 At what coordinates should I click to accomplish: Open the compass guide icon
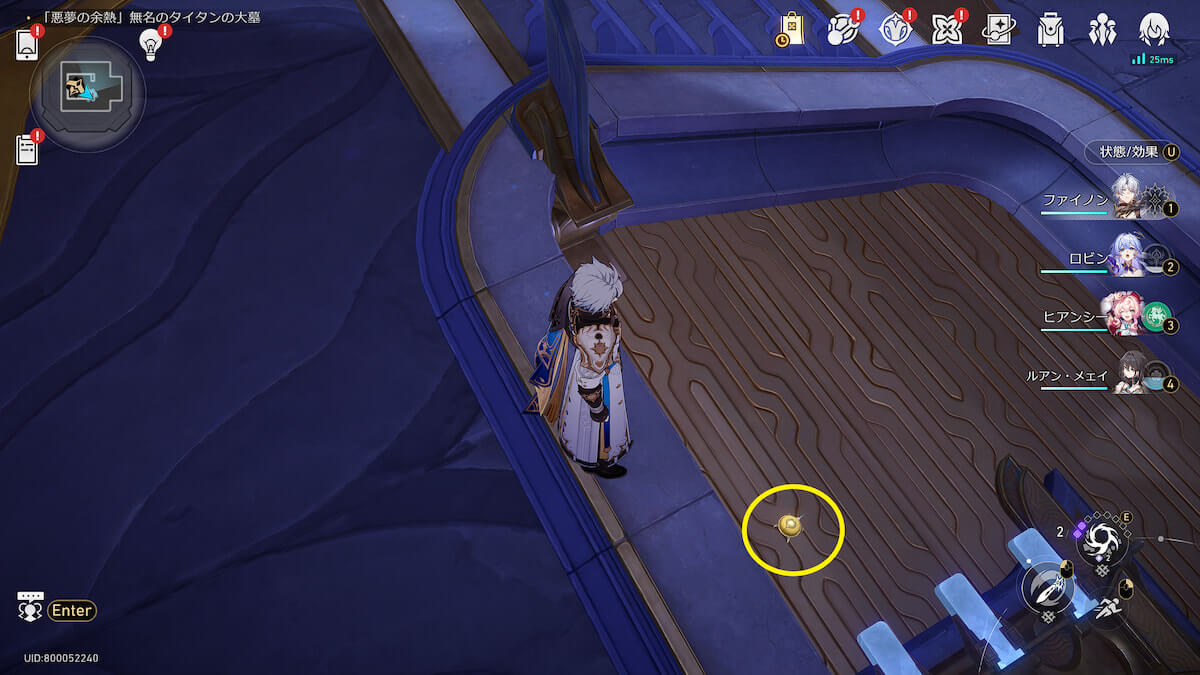tap(895, 30)
